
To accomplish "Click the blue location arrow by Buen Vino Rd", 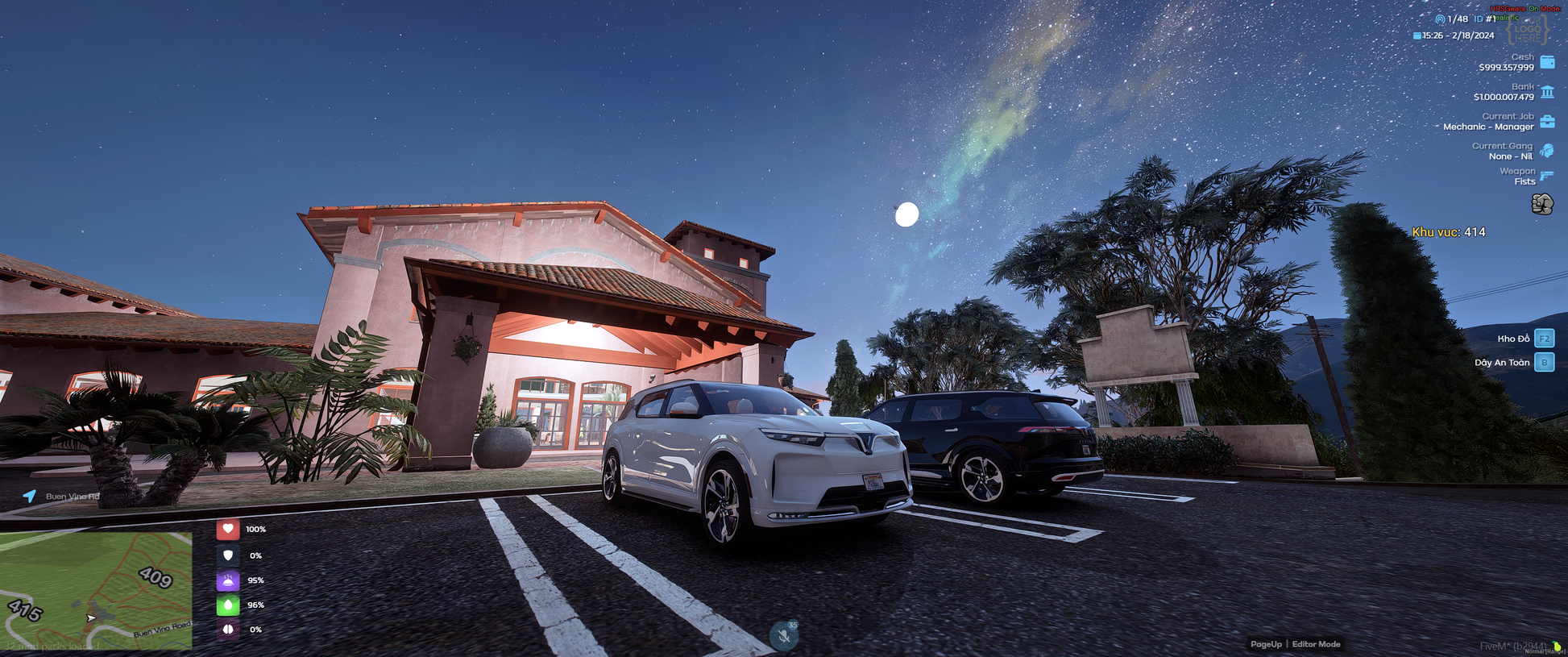I will pyautogui.click(x=30, y=496).
